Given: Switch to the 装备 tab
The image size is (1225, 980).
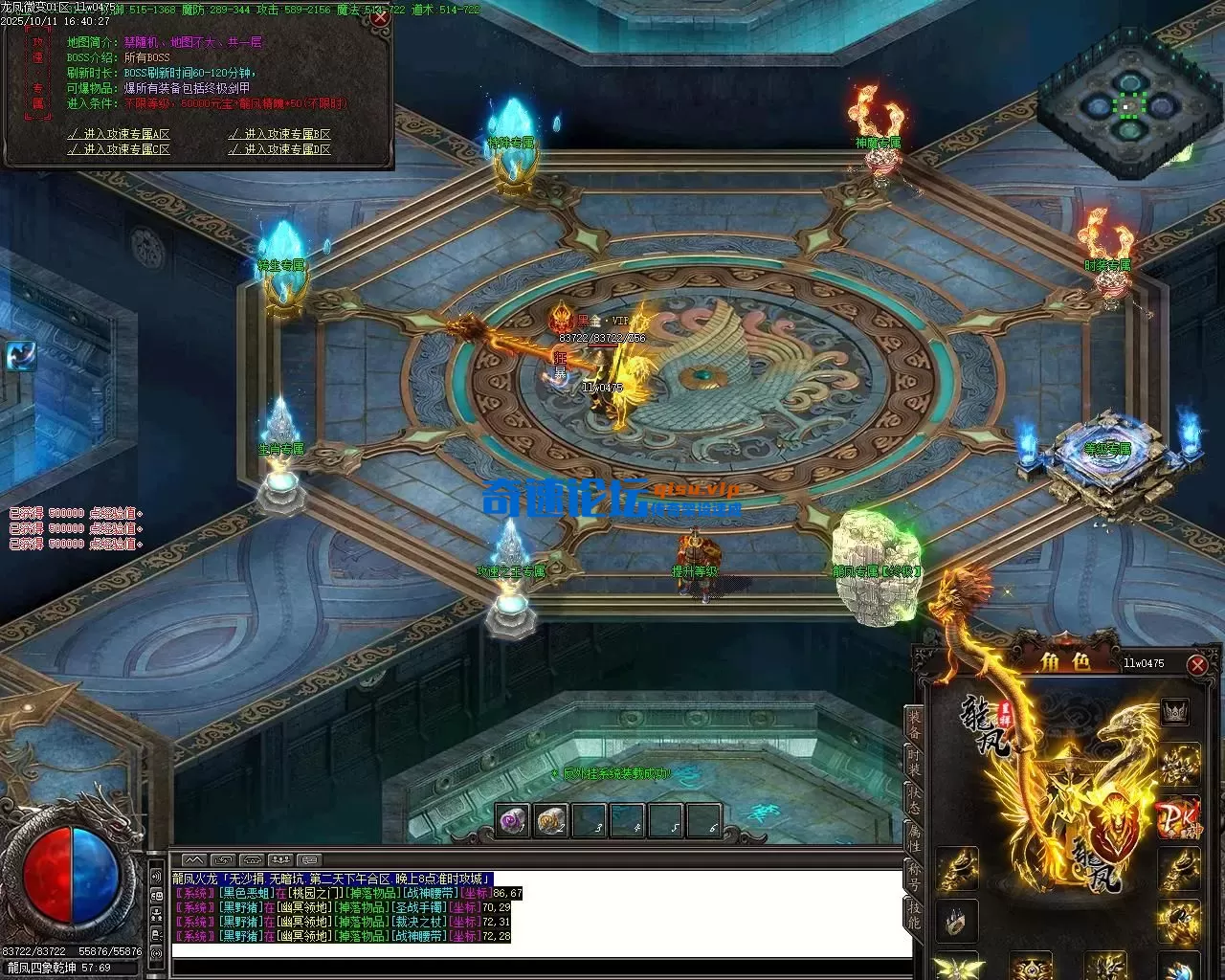Looking at the screenshot, I should click(x=915, y=724).
